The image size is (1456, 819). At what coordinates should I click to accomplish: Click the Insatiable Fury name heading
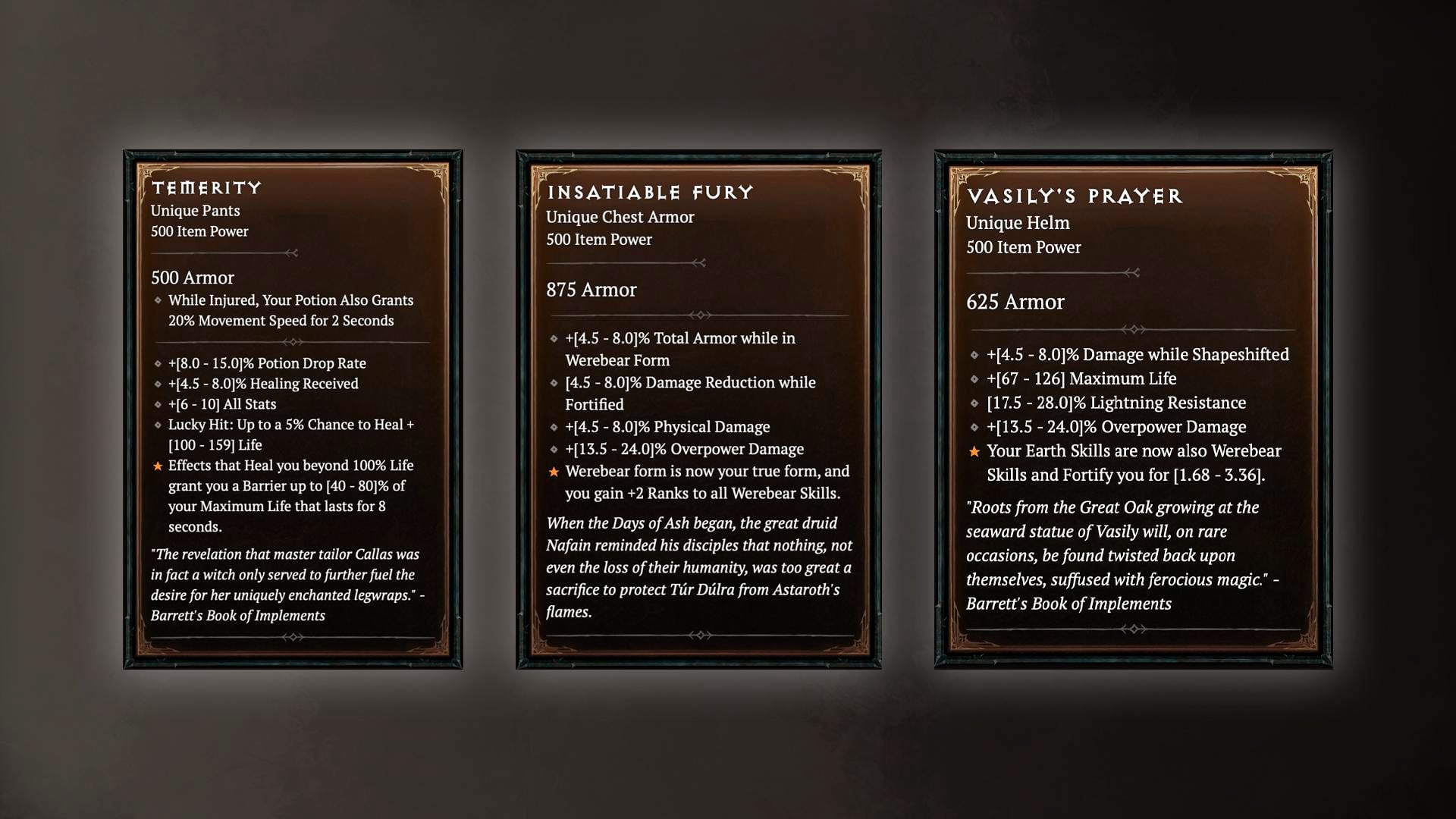tap(649, 193)
